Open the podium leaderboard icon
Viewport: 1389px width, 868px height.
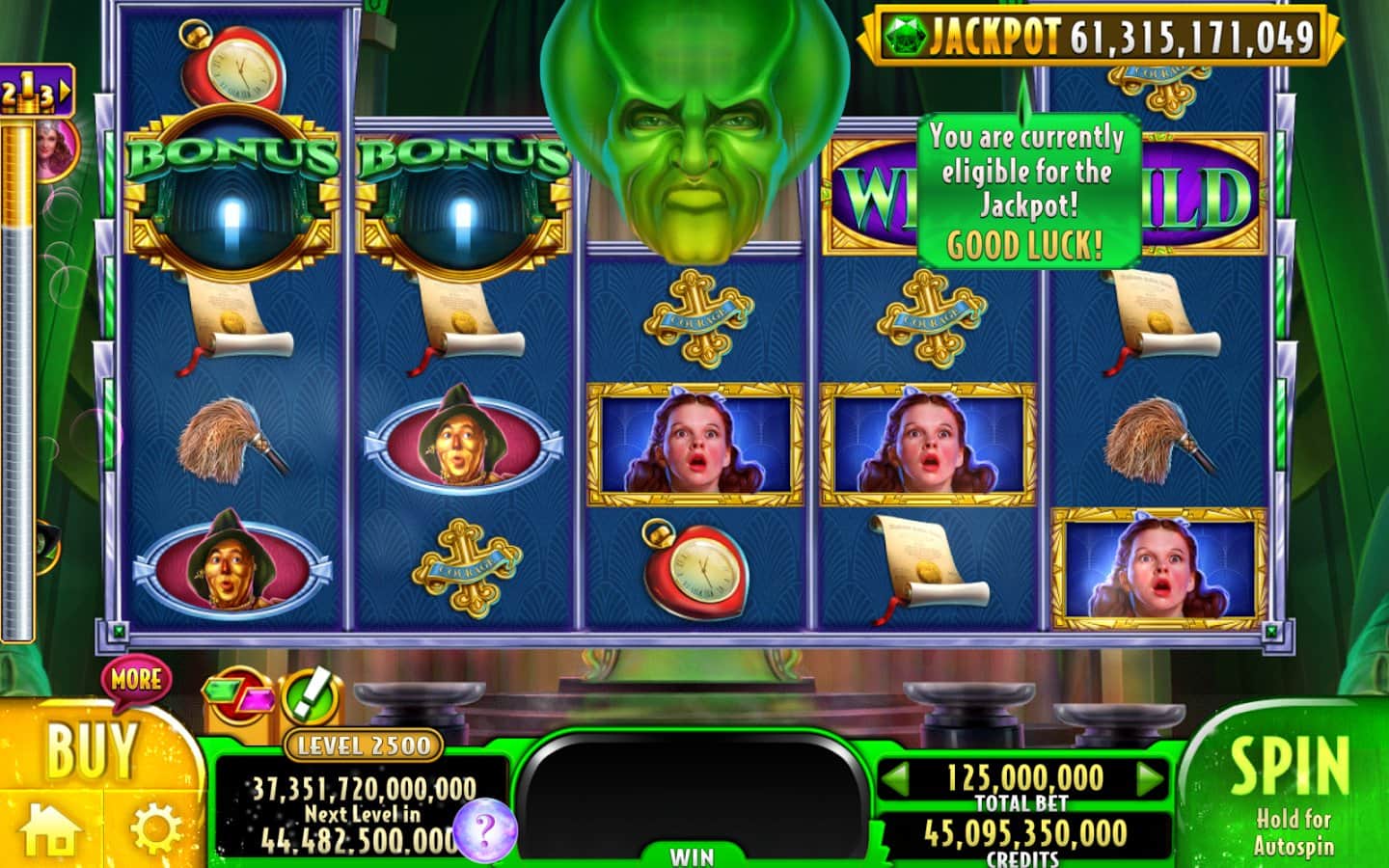[x=36, y=93]
